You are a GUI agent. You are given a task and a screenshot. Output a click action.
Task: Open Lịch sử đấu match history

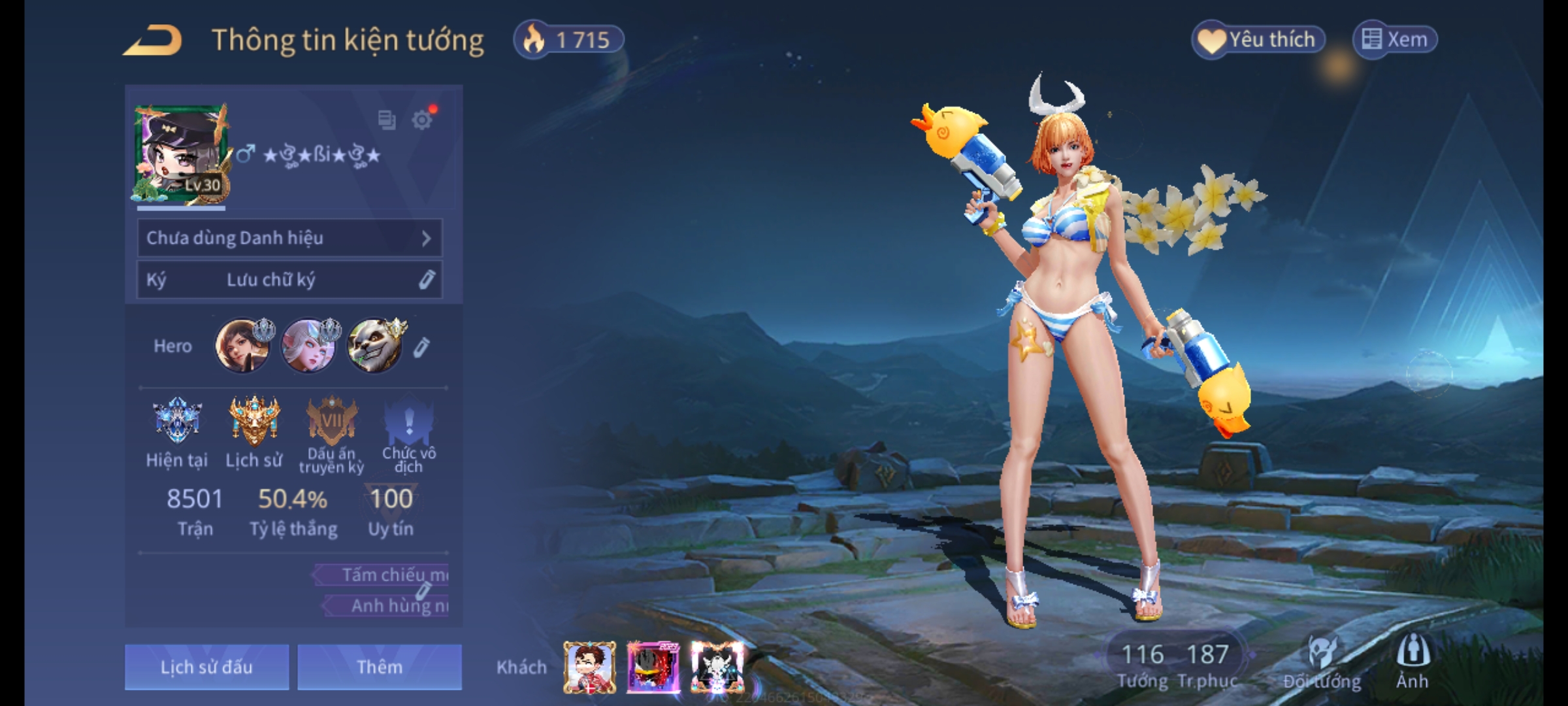(206, 667)
